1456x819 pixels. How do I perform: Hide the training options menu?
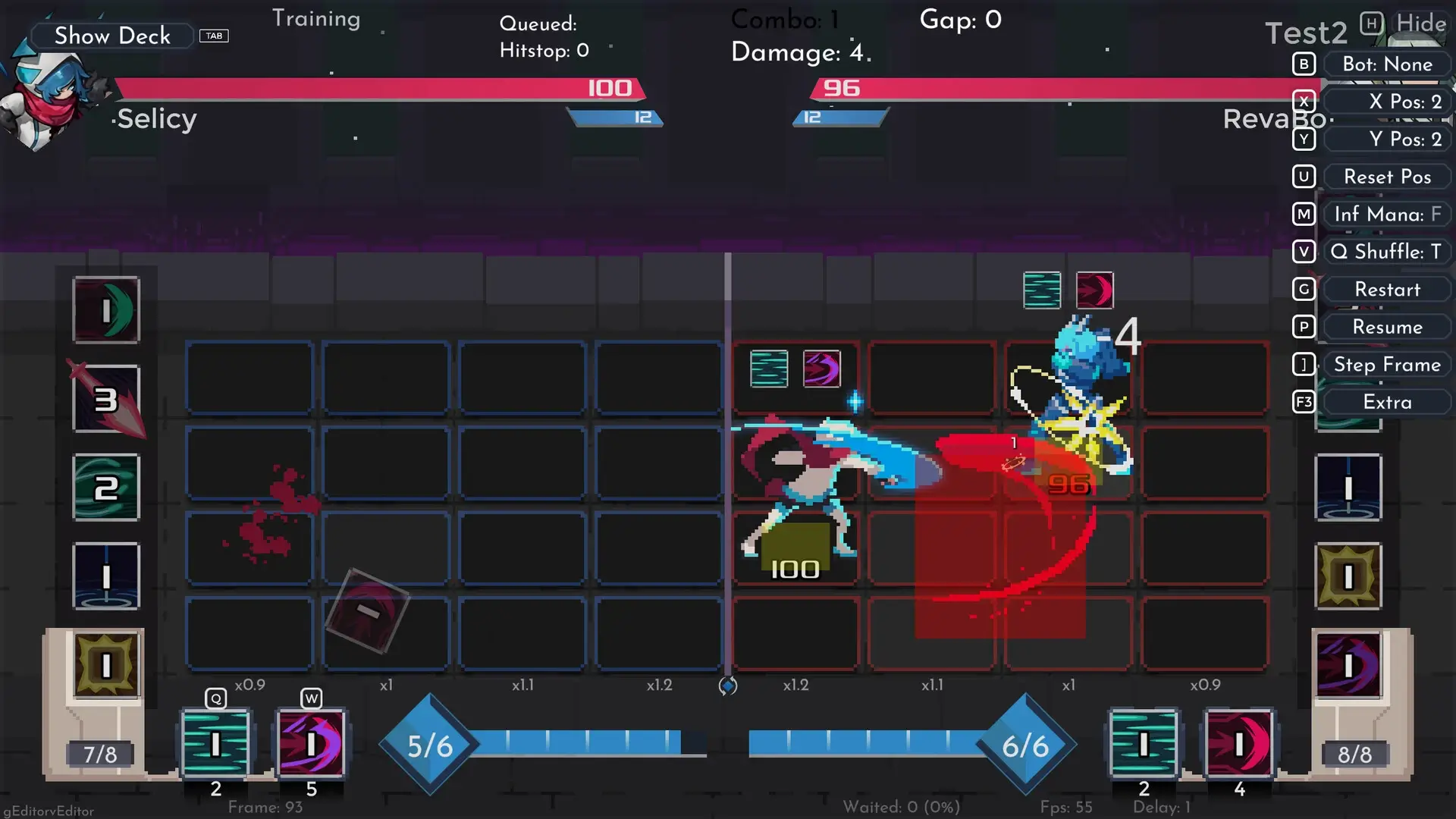pos(1420,24)
